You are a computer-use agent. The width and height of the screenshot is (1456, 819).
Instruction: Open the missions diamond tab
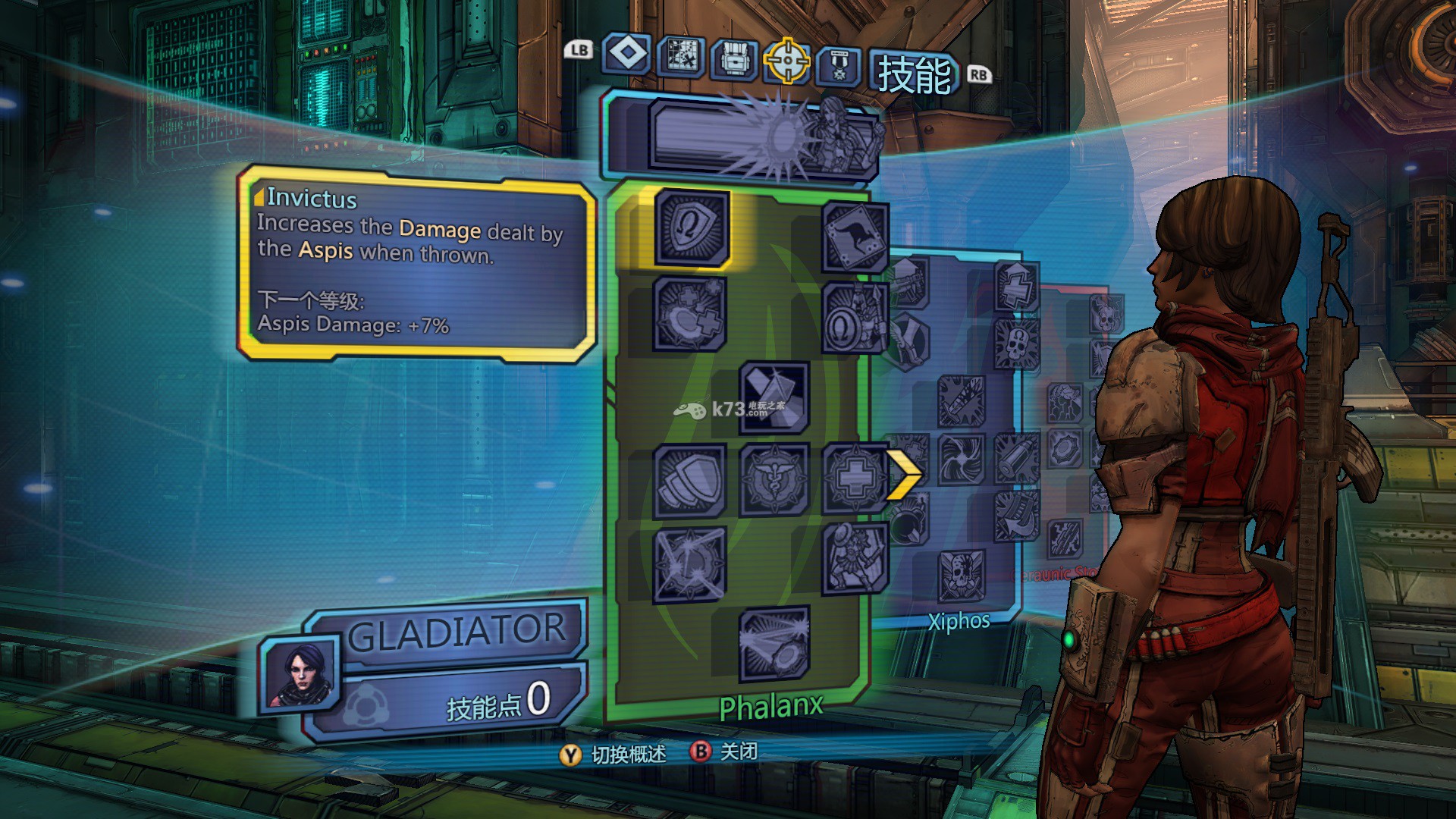pos(626,55)
